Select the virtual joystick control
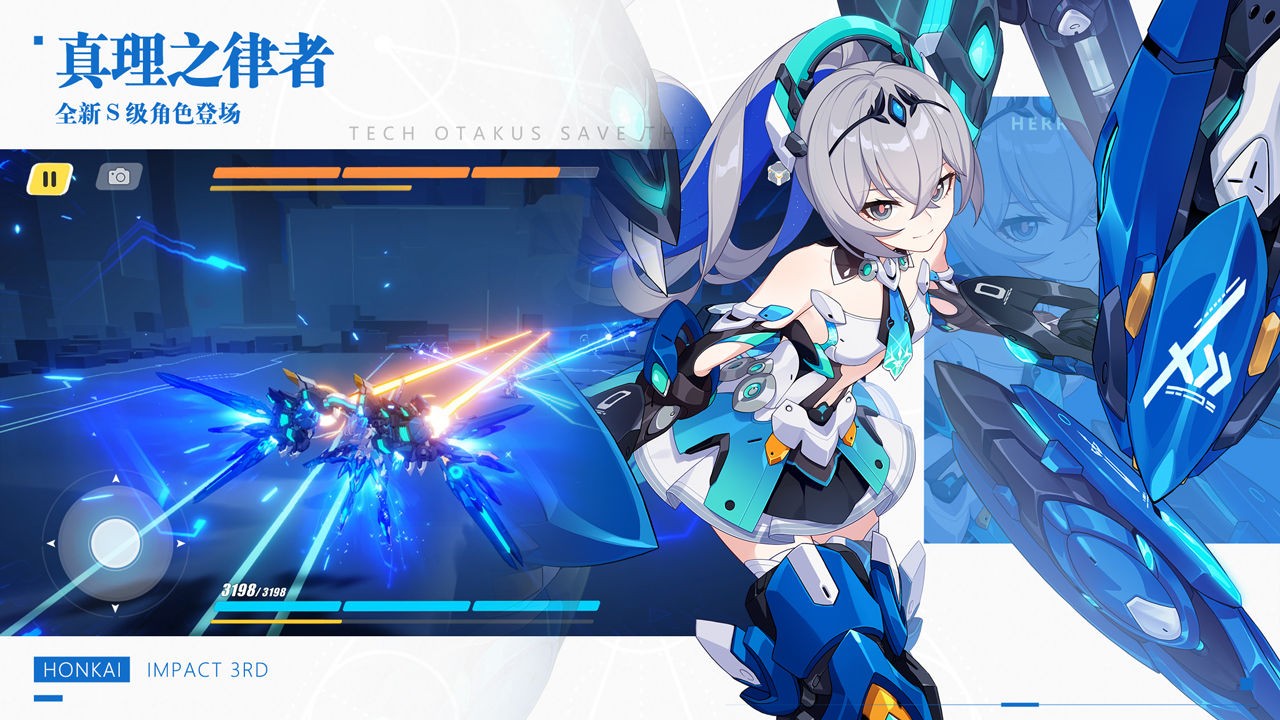This screenshot has height=720, width=1280. (x=115, y=544)
